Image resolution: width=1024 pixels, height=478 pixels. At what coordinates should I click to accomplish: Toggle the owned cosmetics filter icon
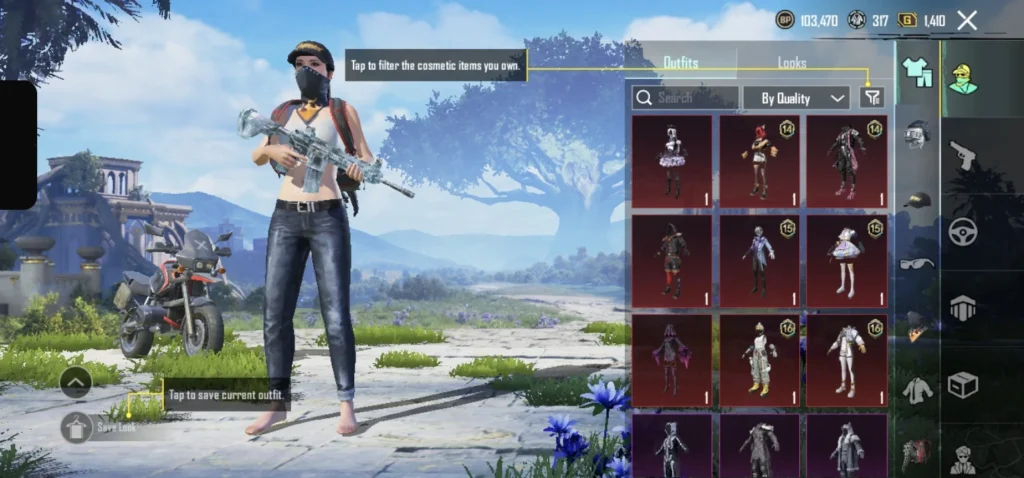click(x=872, y=97)
